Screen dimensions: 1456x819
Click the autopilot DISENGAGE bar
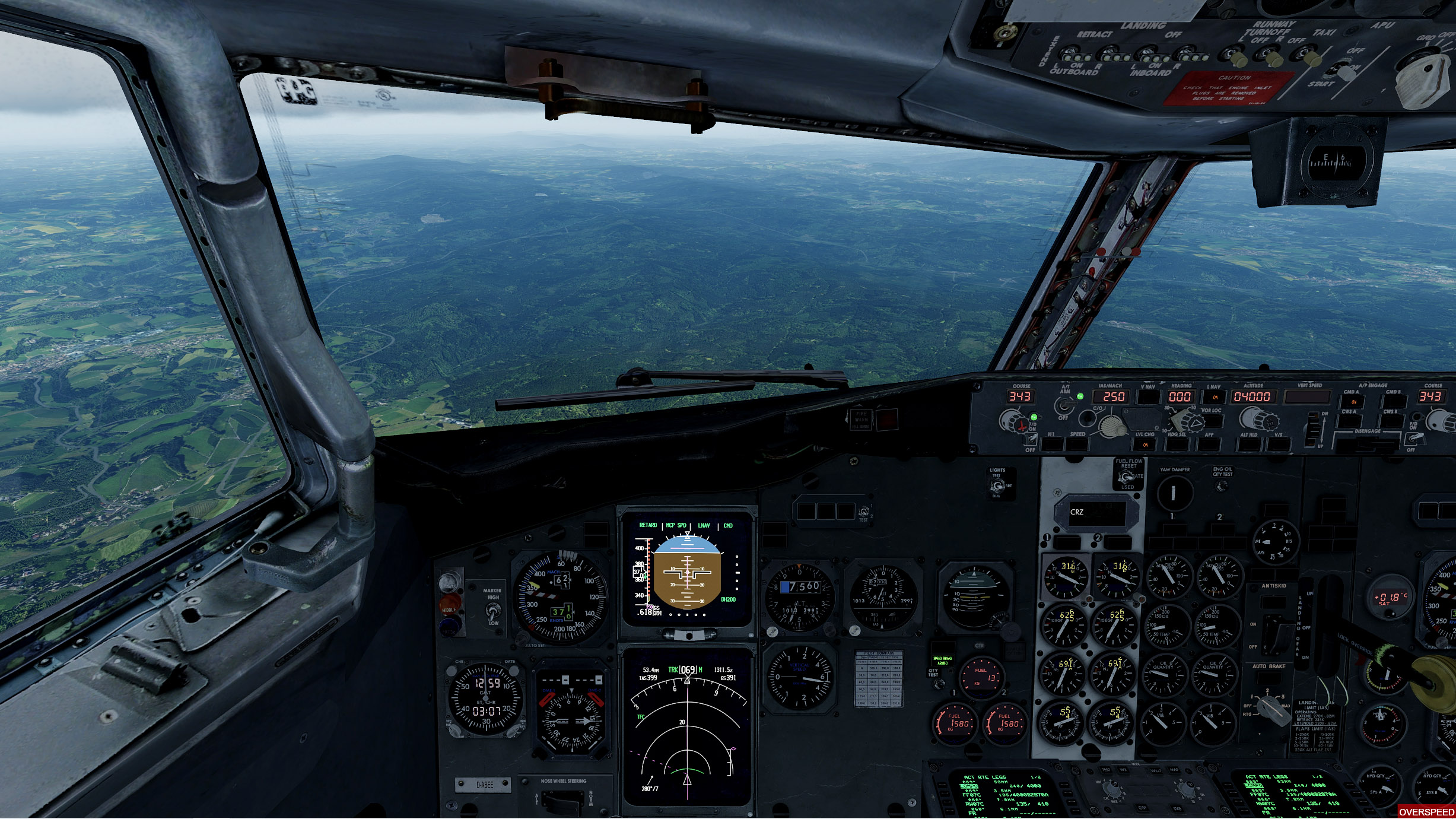pos(1368,441)
